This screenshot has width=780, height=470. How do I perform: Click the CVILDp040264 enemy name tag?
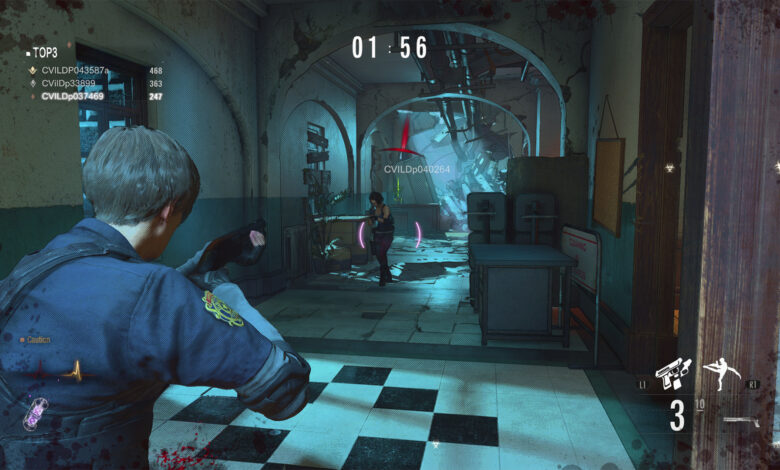click(417, 170)
